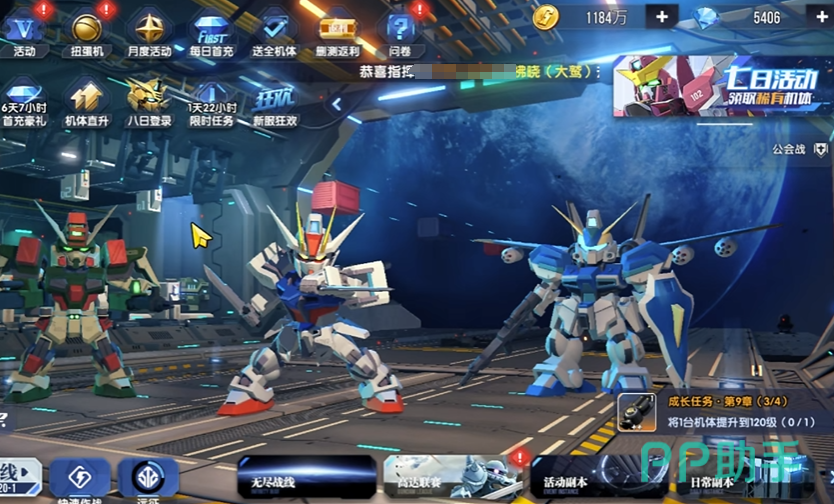834x504 pixels.
Task: Open 公会战 guild war
Action: click(801, 149)
